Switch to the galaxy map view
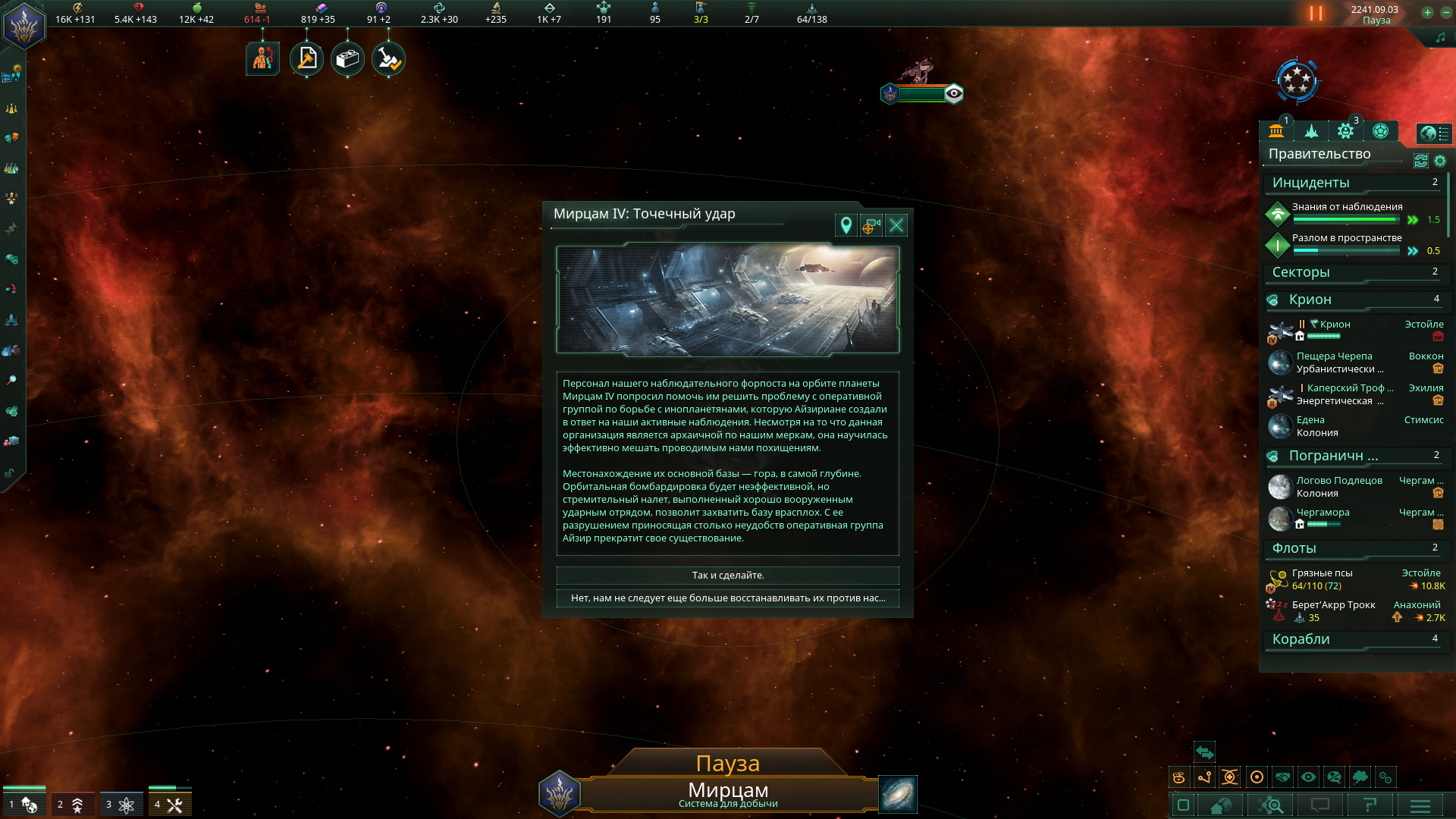Image resolution: width=1456 pixels, height=819 pixels. tap(898, 794)
